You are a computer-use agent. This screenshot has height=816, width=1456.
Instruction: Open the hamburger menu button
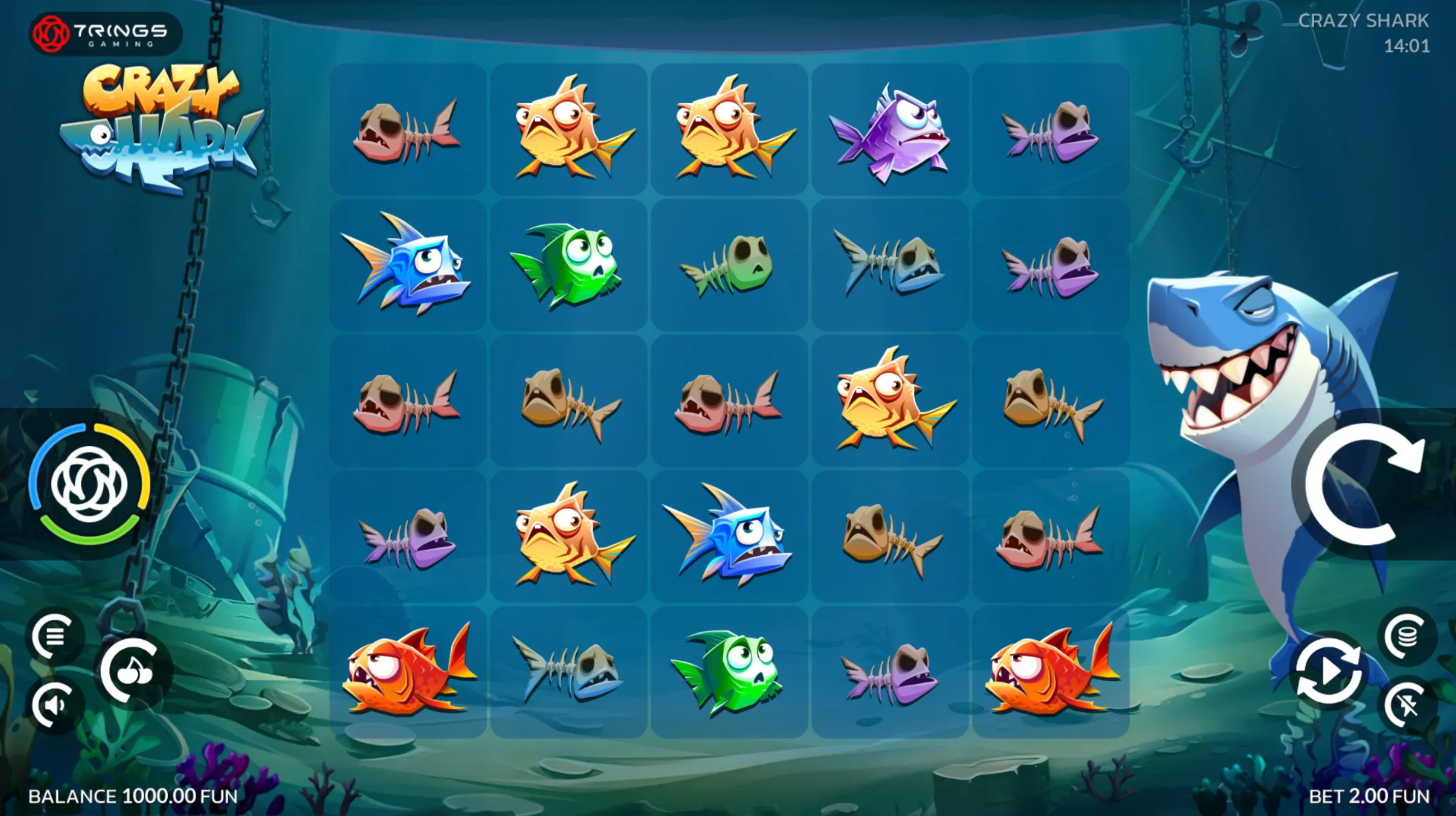point(54,637)
